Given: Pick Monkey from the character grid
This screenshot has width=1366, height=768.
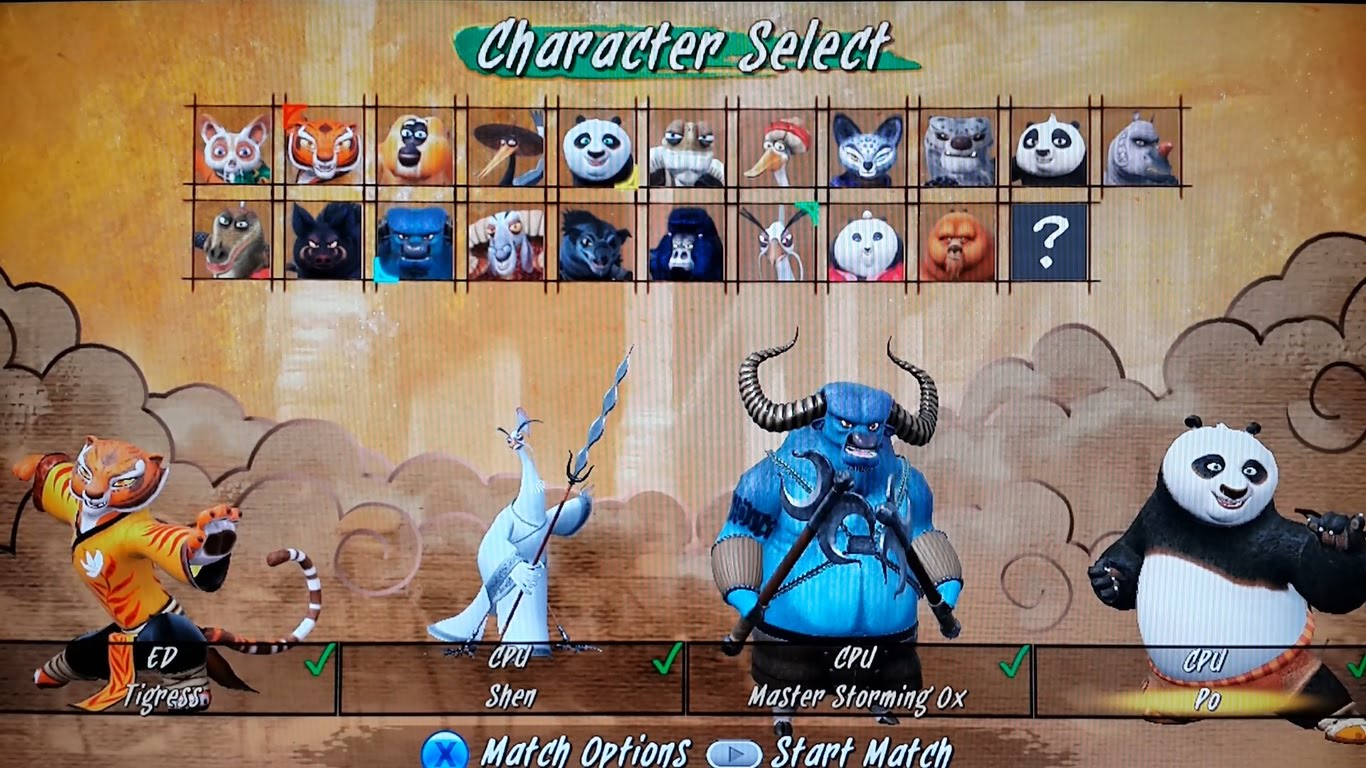Looking at the screenshot, I should pyautogui.click(x=415, y=149).
